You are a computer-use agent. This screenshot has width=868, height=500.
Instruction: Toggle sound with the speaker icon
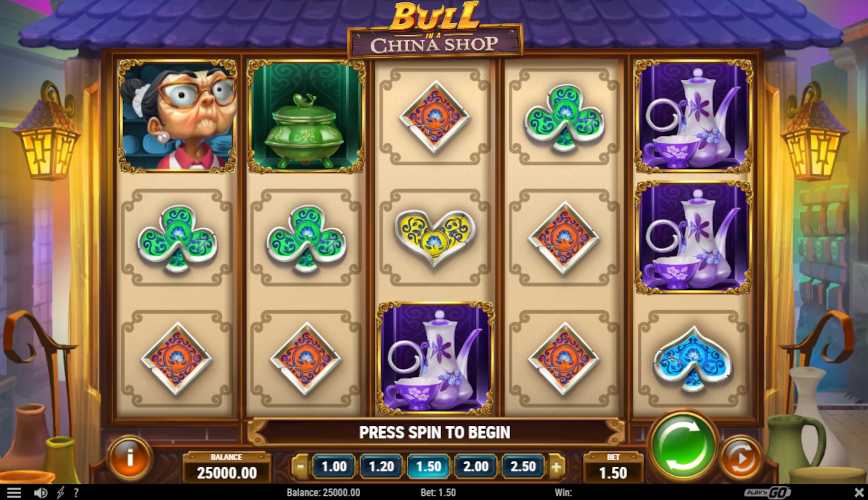[40, 493]
